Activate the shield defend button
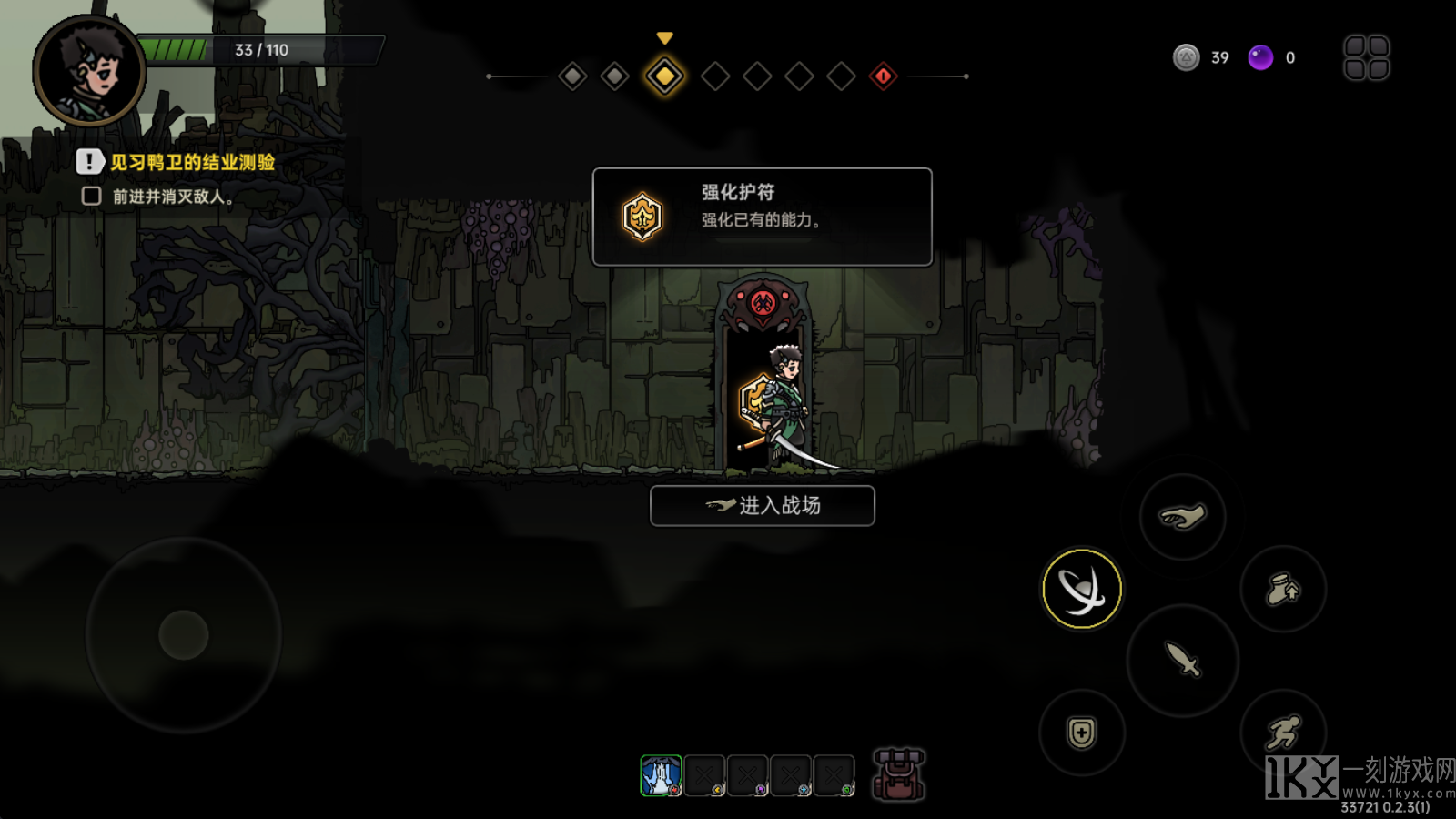This screenshot has height=819, width=1456. click(1082, 733)
